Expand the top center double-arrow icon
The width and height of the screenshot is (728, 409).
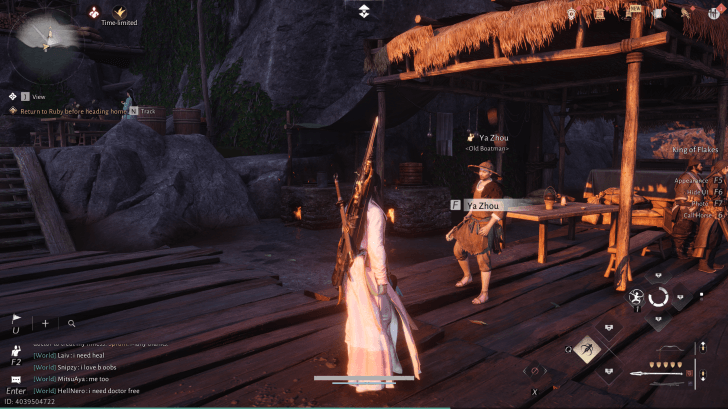point(364,11)
